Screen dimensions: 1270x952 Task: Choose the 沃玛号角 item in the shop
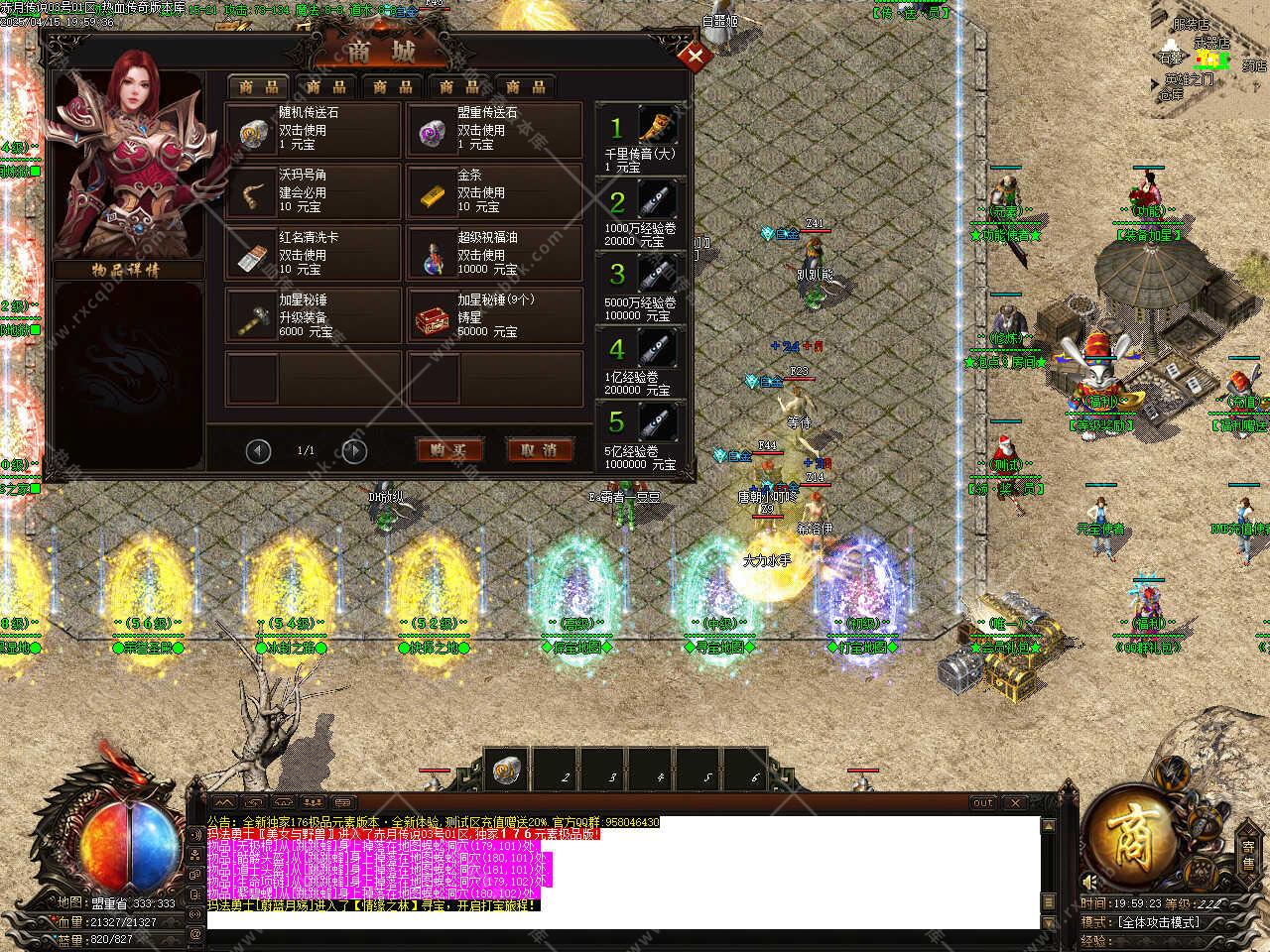pos(314,191)
